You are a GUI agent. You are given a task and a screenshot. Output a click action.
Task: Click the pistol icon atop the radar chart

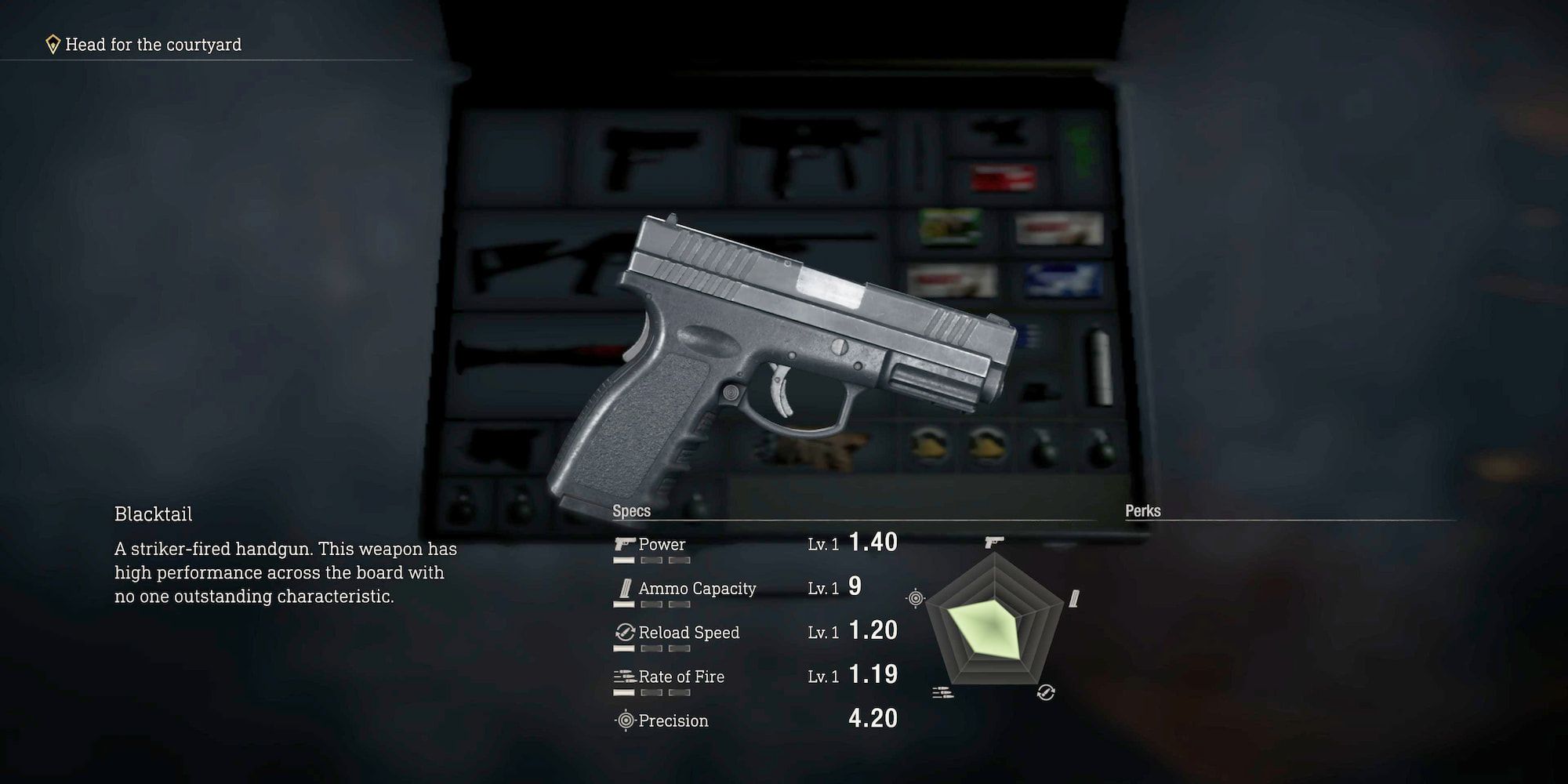(994, 541)
